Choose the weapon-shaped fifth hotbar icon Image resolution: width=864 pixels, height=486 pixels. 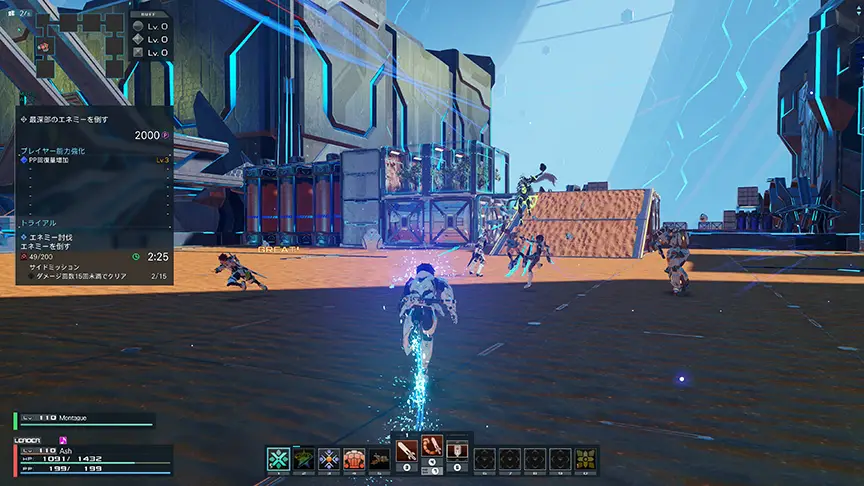click(x=379, y=459)
